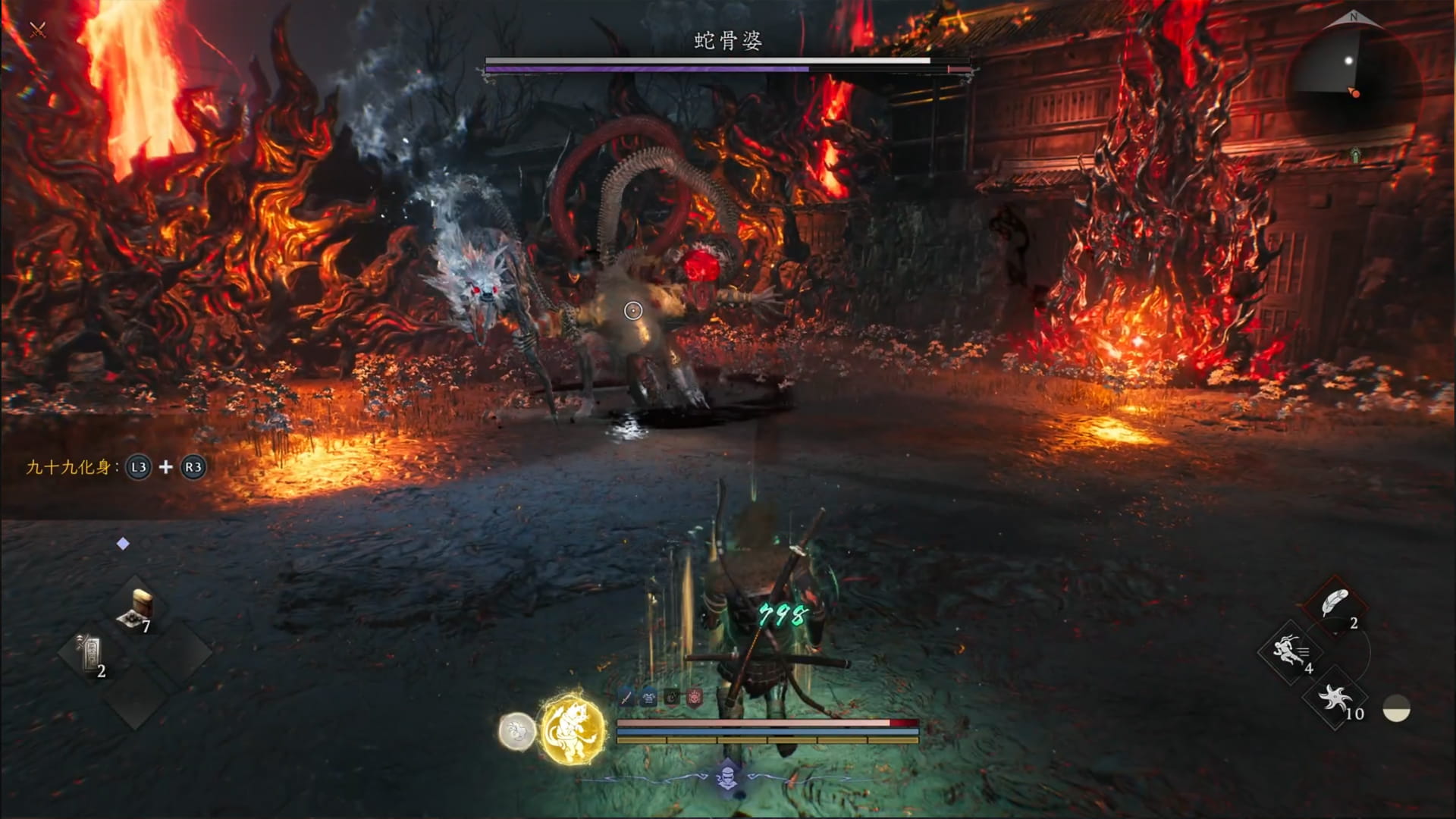Screen dimensions: 1456x819
Task: Use the talisman item with 2 charges
Action: tap(91, 654)
